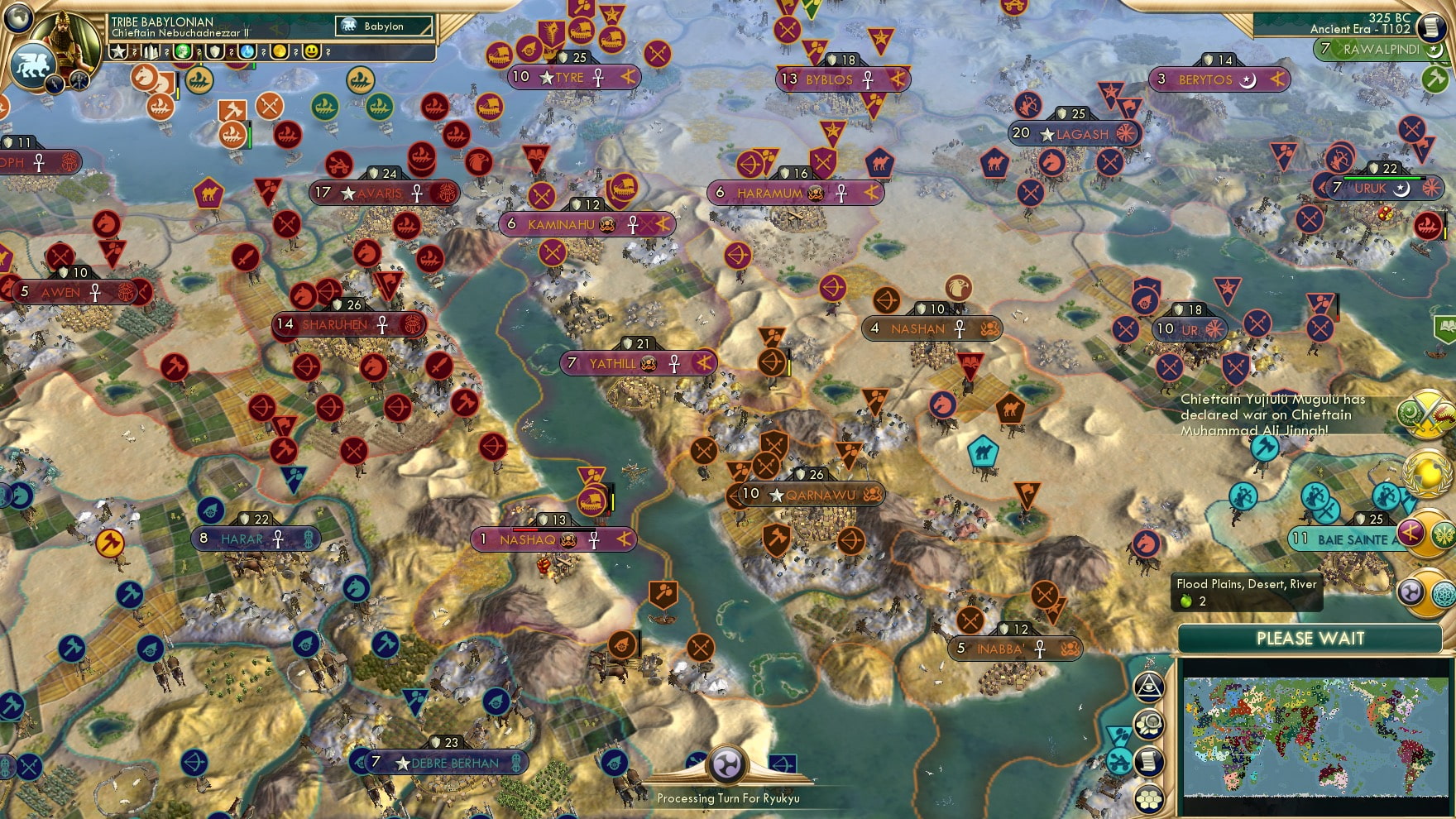Click the PLEASE WAIT next-turn button
Image resolution: width=1456 pixels, height=819 pixels.
click(x=1310, y=639)
